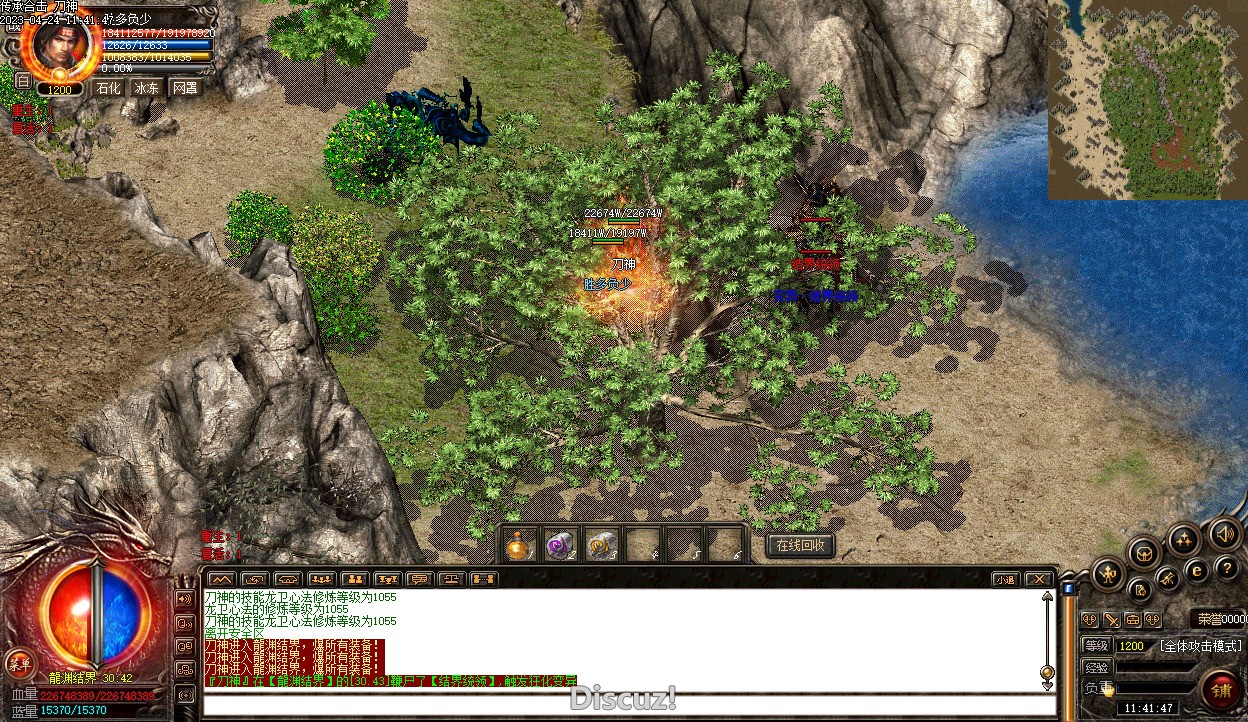Toggle sound with the speaker orb
This screenshot has height=722, width=1248.
pyautogui.click(x=1224, y=533)
